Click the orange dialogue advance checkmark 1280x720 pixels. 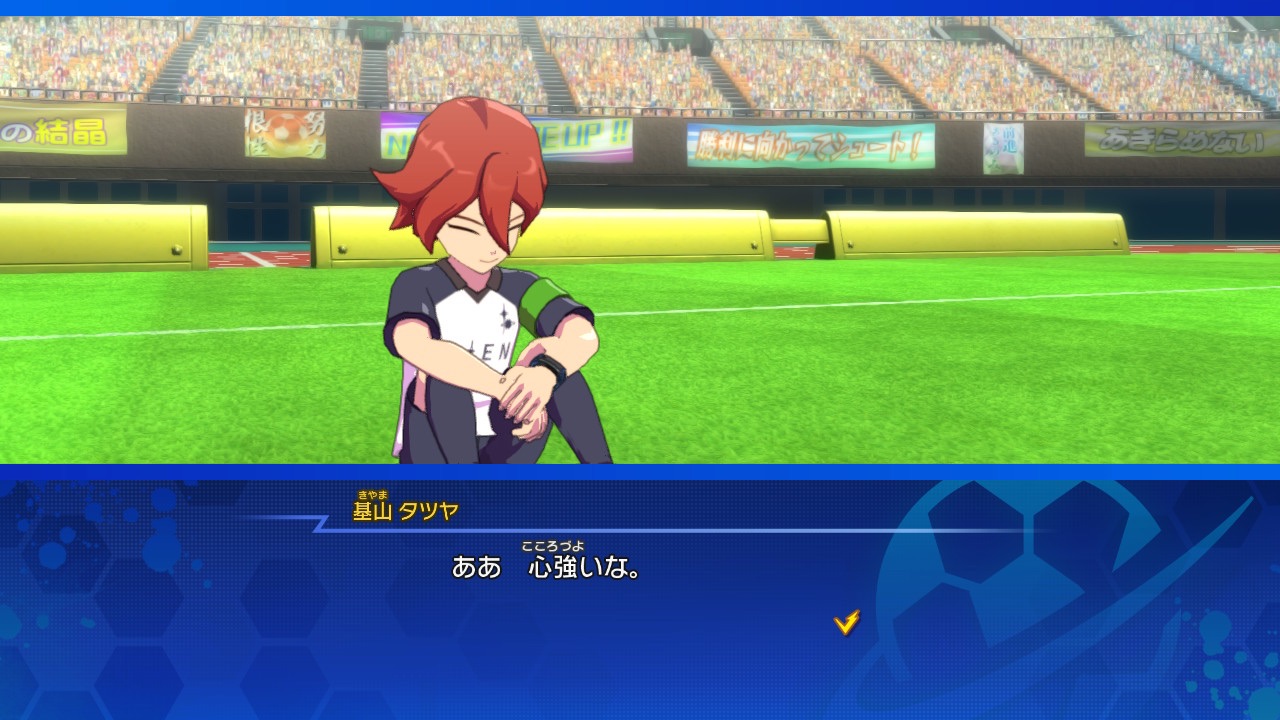846,623
